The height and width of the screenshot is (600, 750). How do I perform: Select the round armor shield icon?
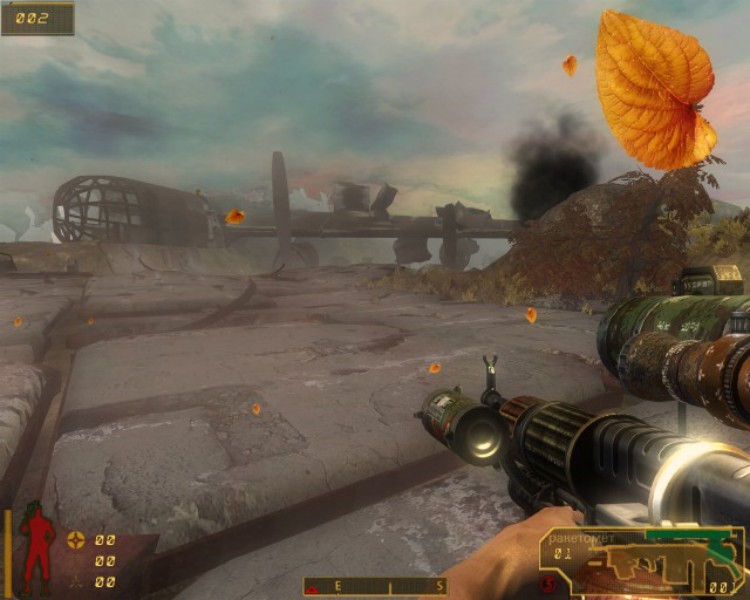[75, 540]
